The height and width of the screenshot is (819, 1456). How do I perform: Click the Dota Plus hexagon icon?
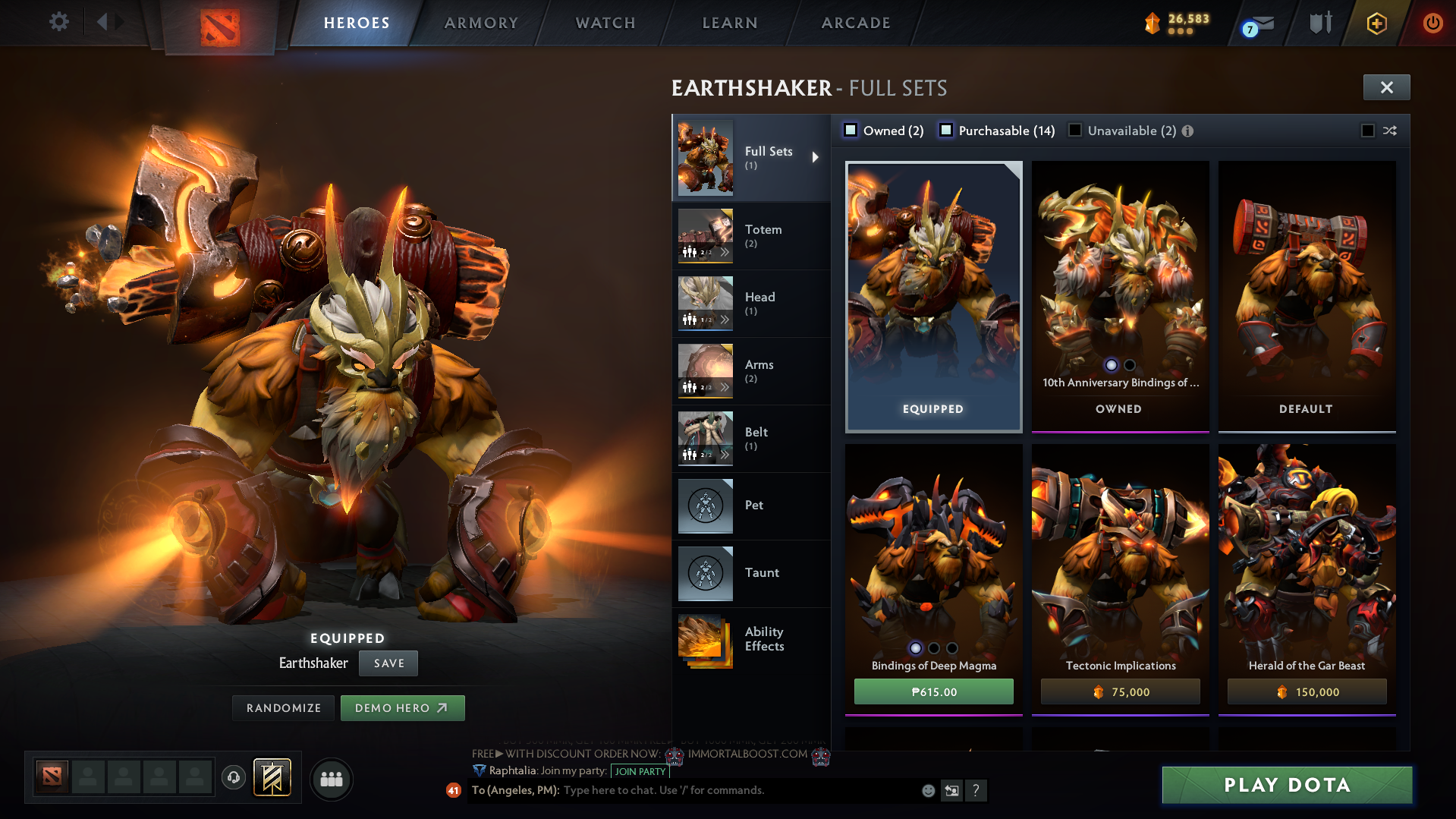click(x=1376, y=23)
